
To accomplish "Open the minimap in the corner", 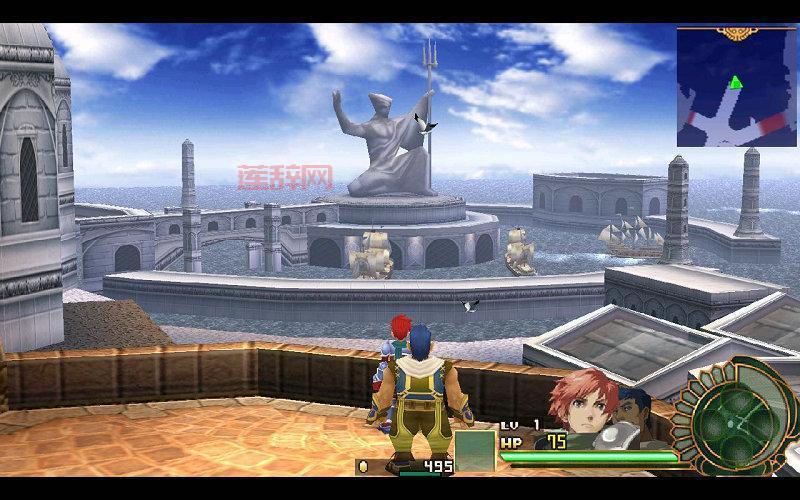I will (736, 87).
